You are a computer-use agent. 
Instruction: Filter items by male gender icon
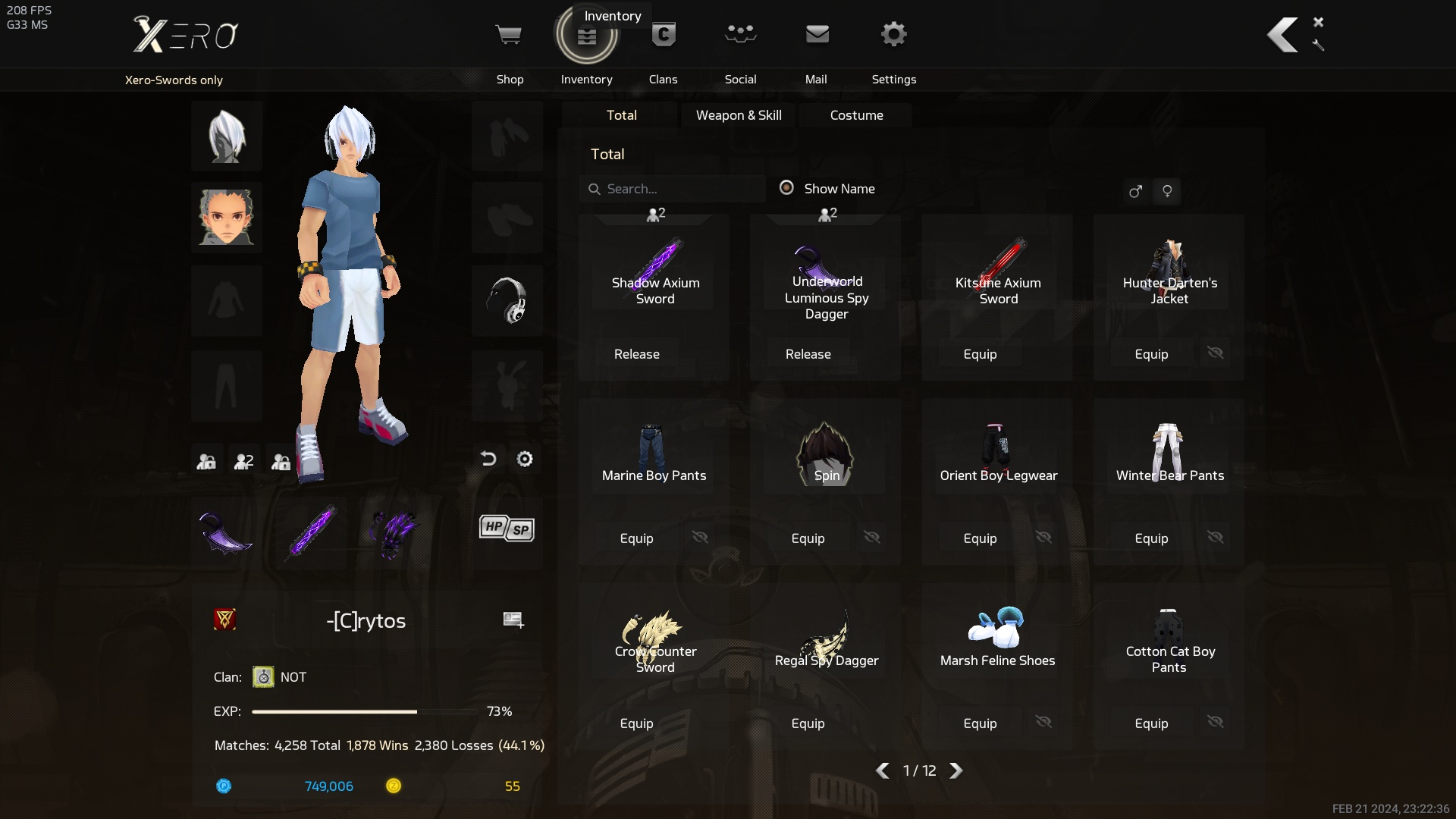tap(1135, 191)
